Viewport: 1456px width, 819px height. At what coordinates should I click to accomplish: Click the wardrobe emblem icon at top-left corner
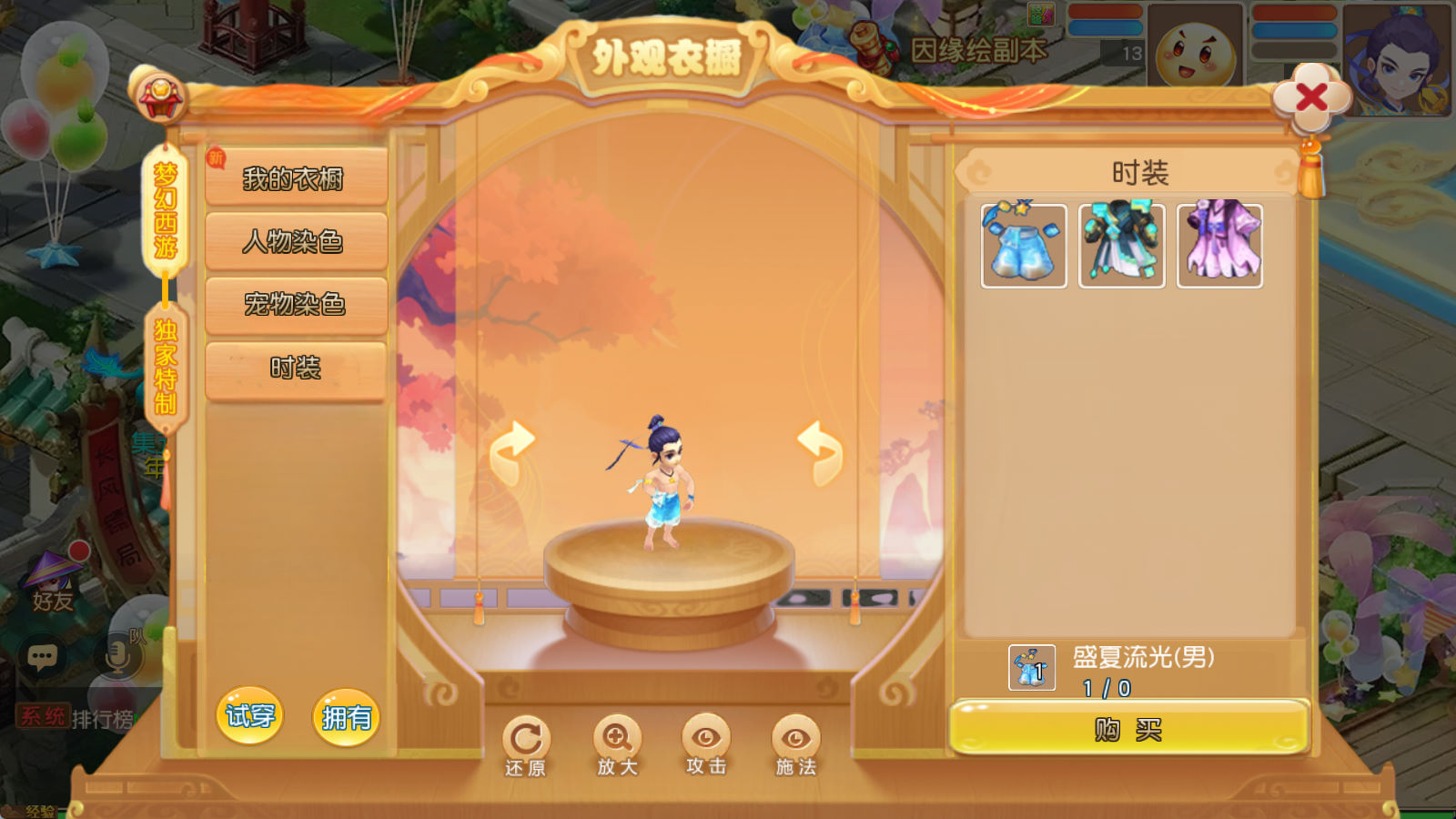tap(161, 97)
